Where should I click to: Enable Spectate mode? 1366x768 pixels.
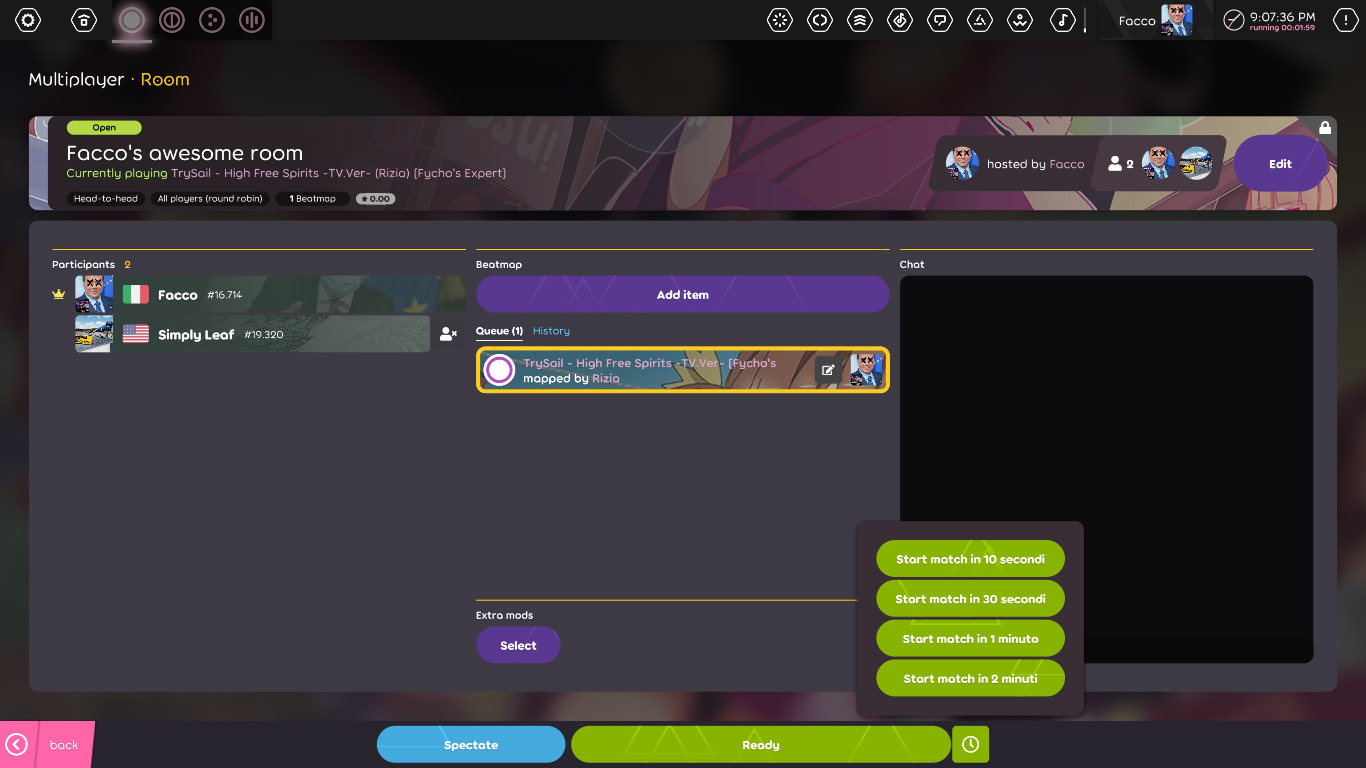point(470,744)
